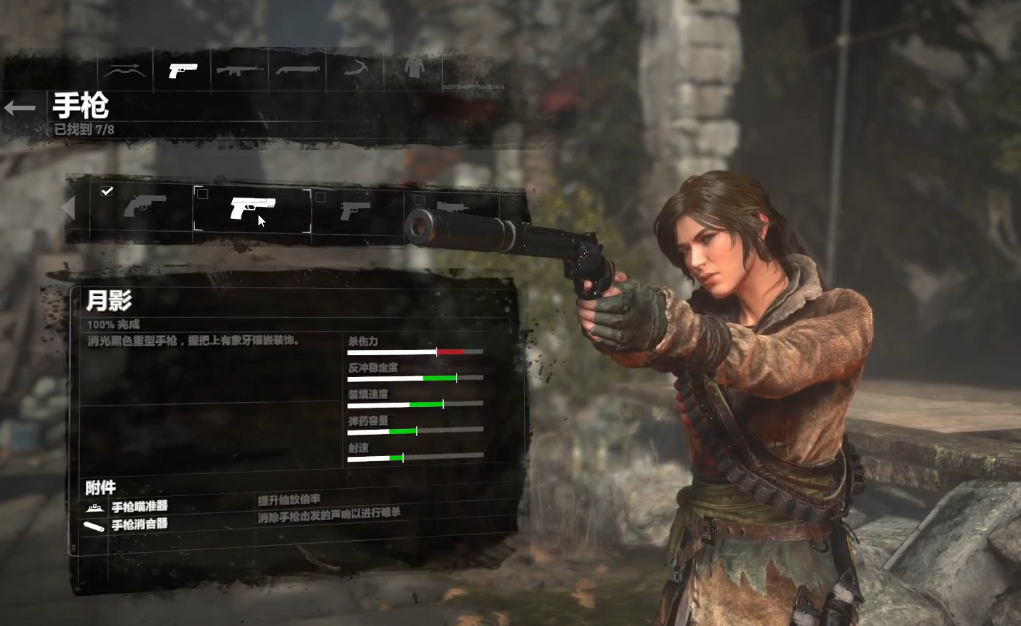Select the 手枪消音器 attachment row
This screenshot has height=626, width=1021.
(140, 524)
